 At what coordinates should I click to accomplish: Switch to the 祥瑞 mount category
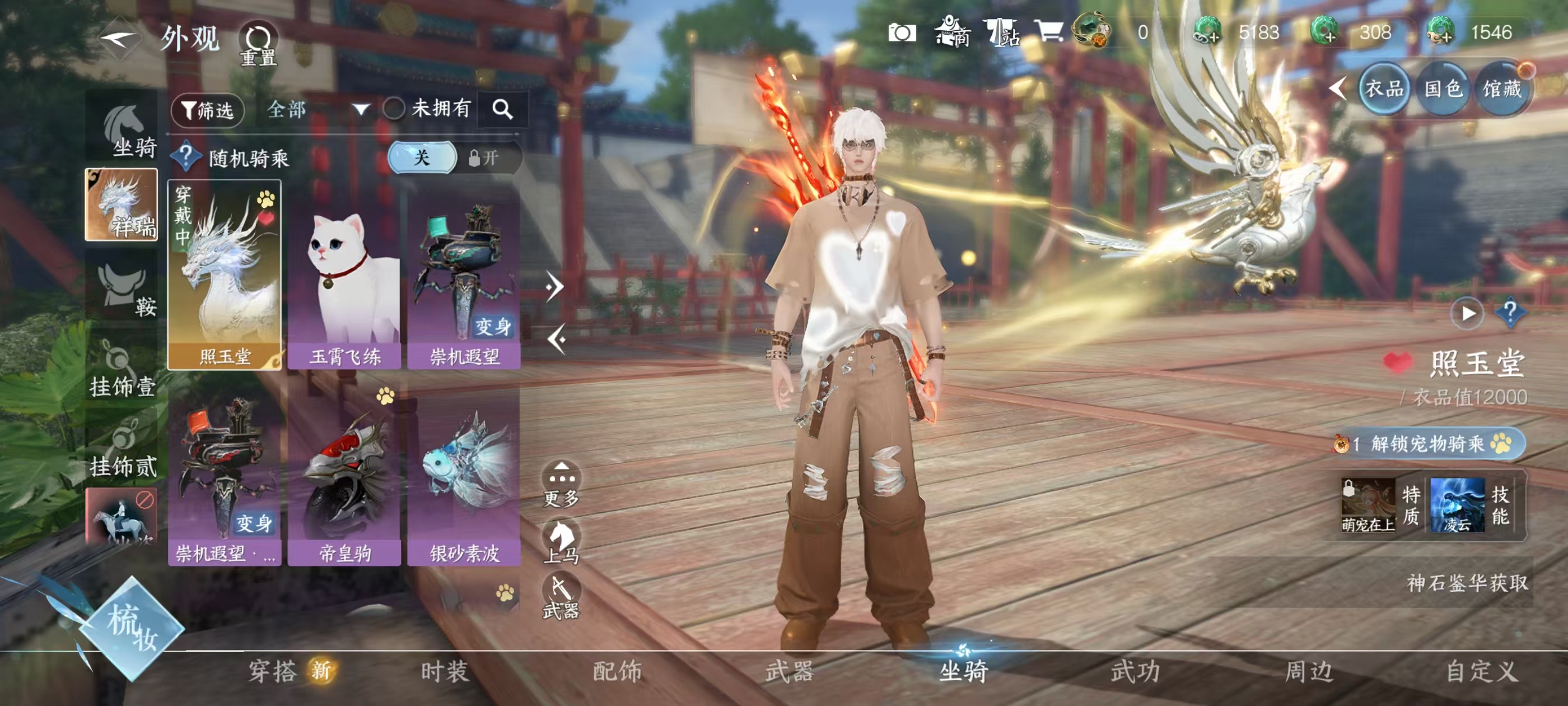point(121,205)
